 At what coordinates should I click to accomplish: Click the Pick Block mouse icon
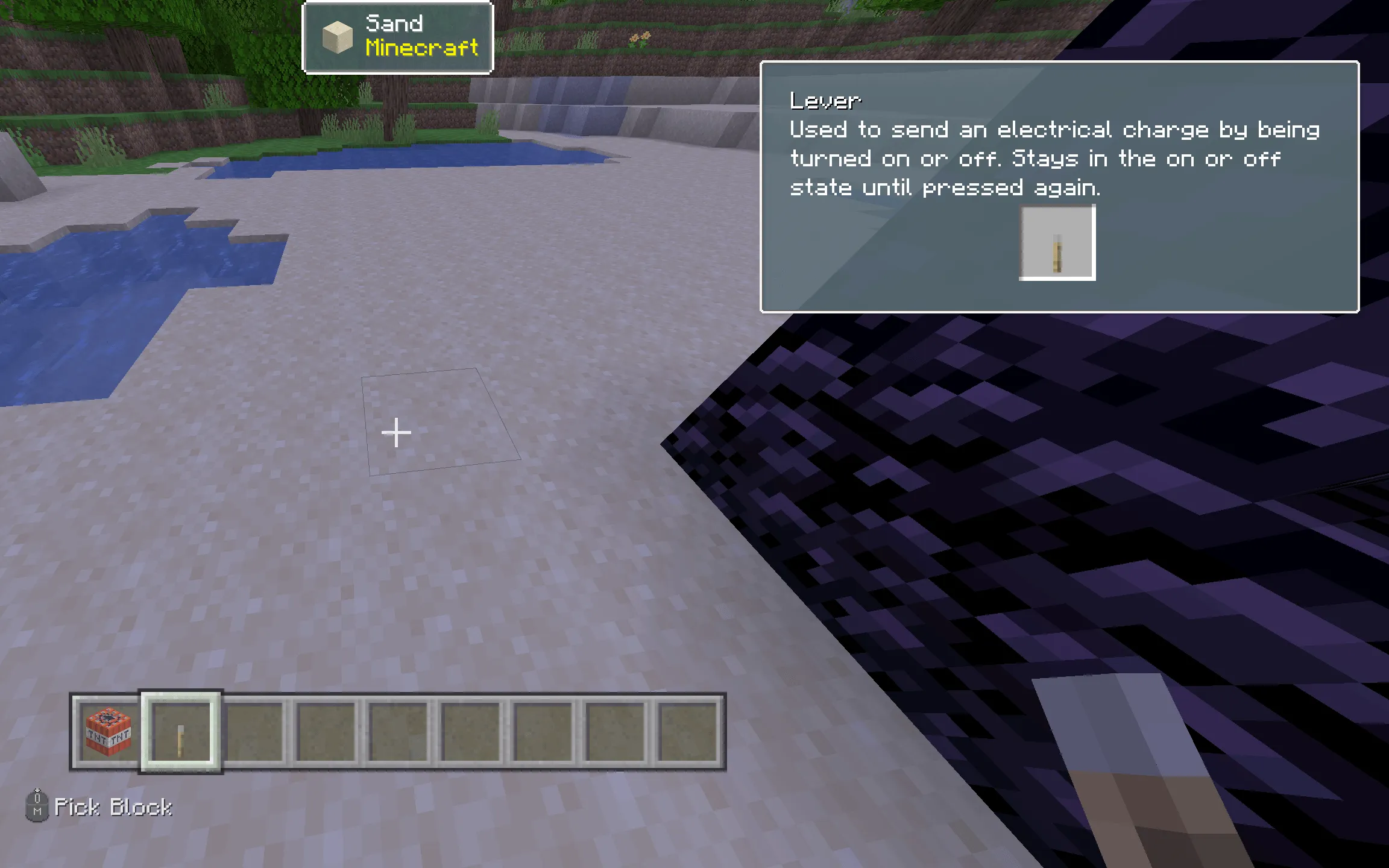click(37, 807)
